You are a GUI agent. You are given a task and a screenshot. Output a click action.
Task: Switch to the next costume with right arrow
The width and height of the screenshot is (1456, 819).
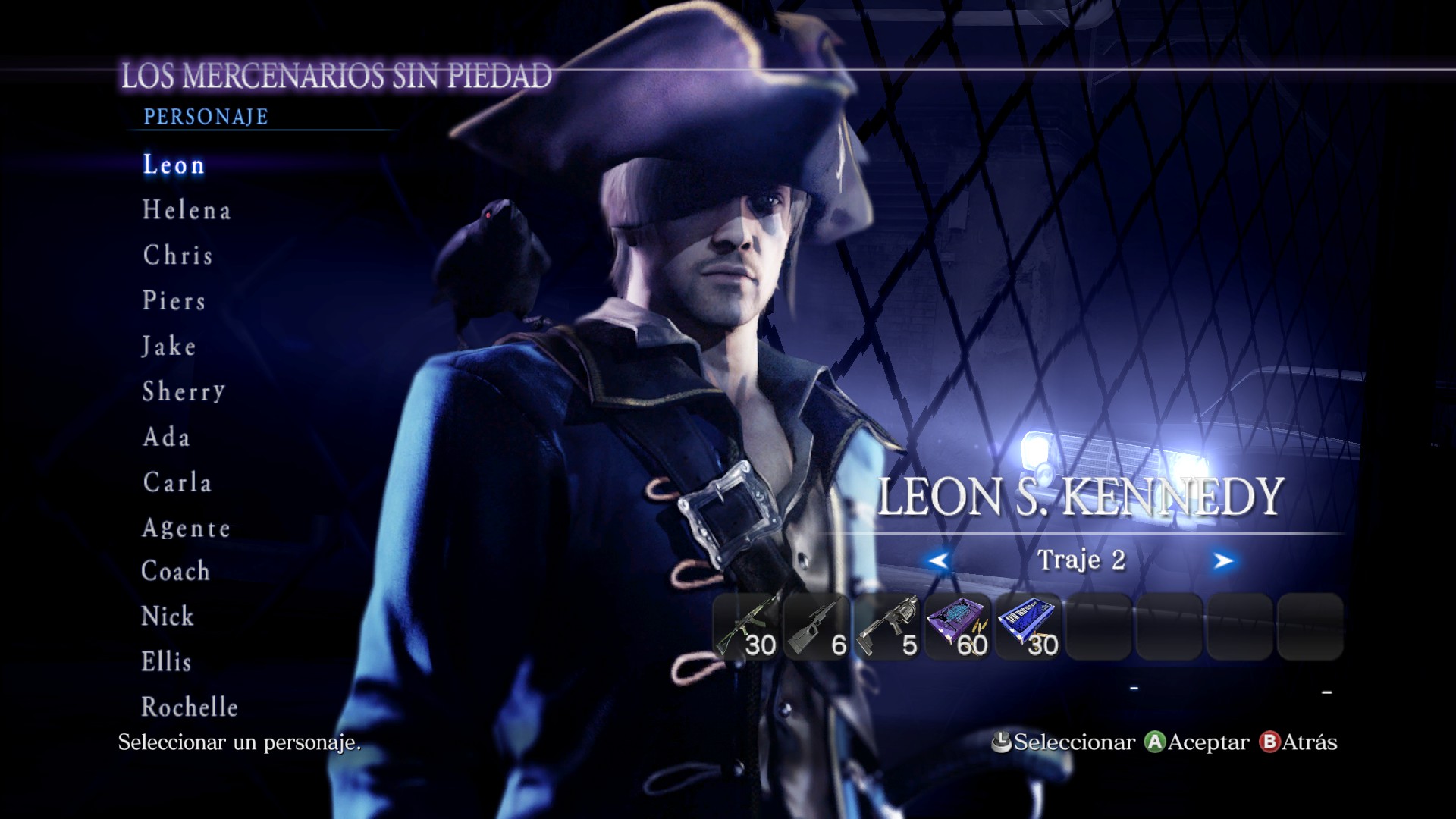(1222, 560)
